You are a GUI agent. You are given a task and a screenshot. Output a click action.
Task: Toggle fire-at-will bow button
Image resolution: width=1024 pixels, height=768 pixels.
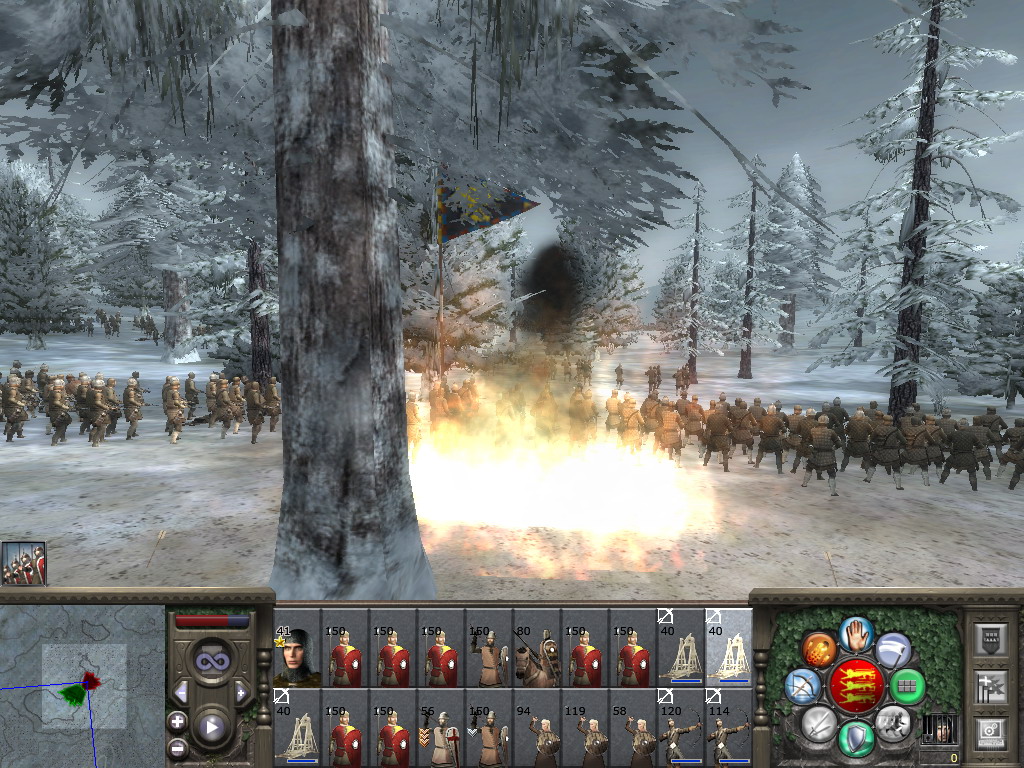[x=802, y=686]
